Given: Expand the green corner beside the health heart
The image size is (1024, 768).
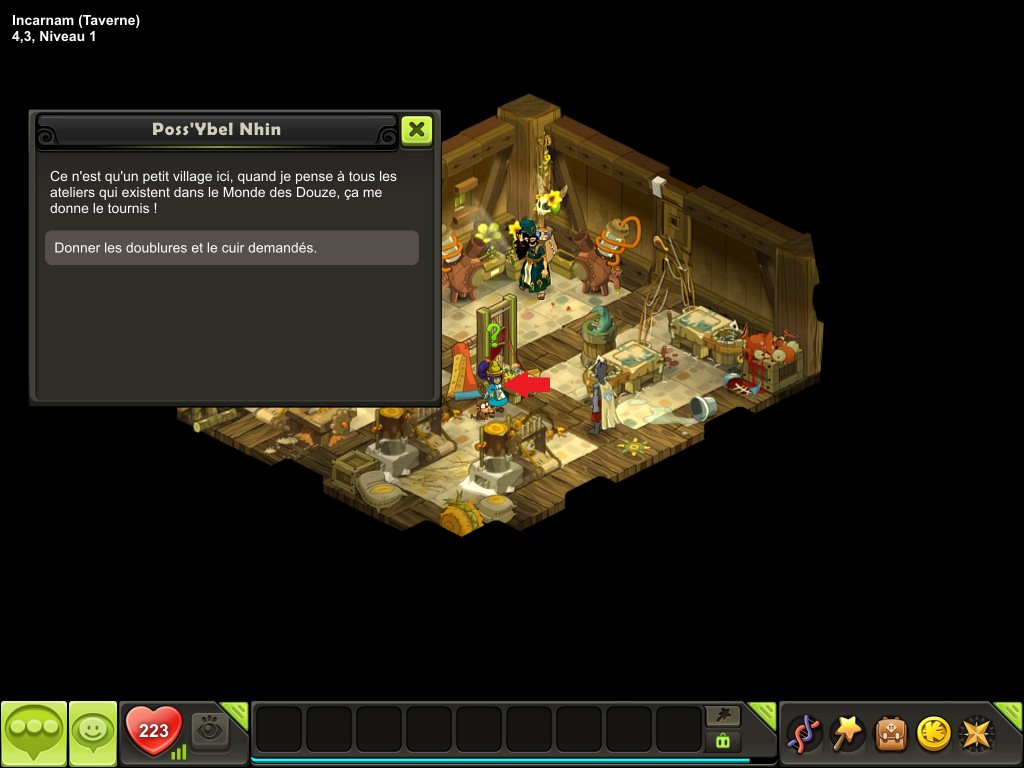Looking at the screenshot, I should (236, 713).
